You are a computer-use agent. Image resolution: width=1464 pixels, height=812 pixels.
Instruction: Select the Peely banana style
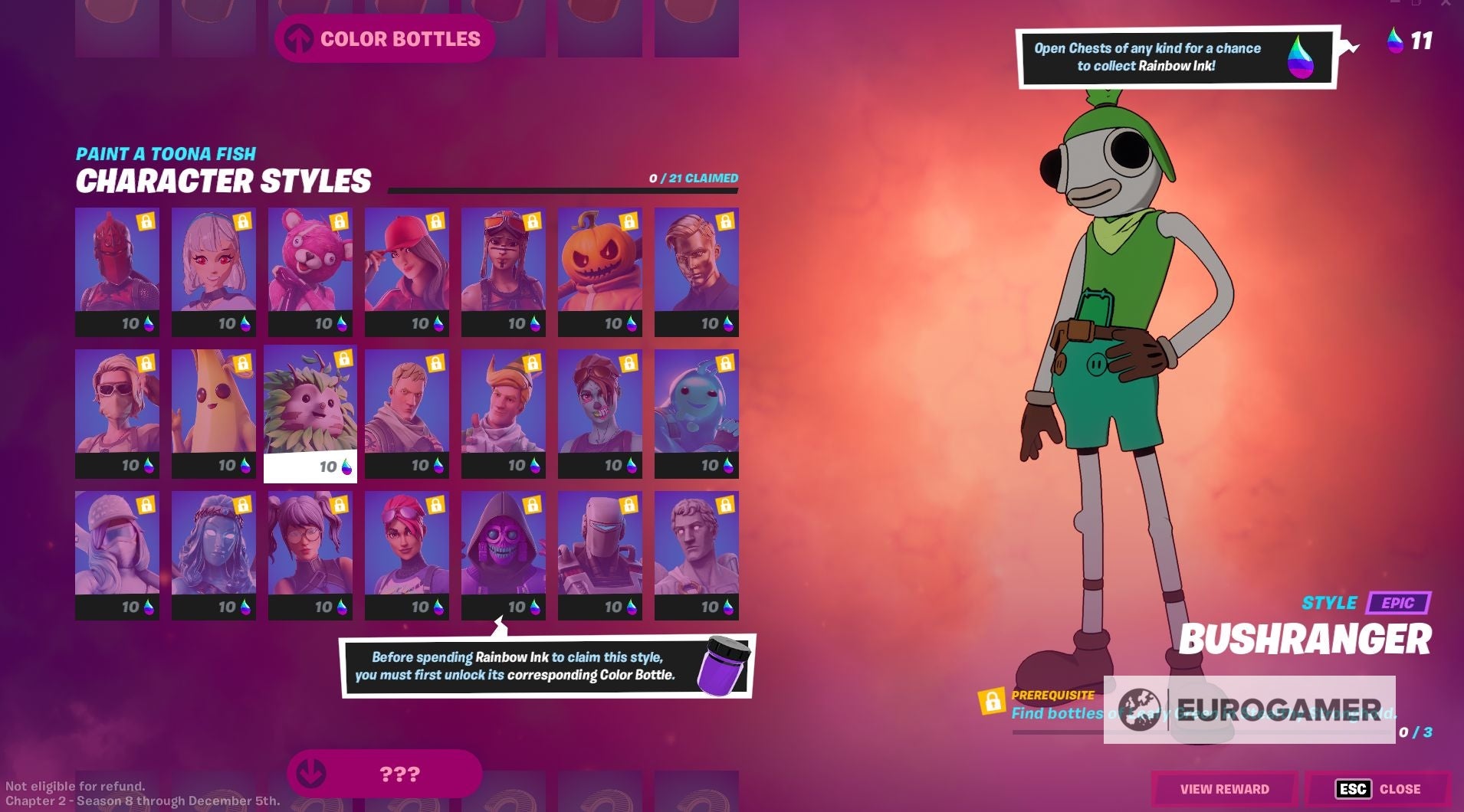pyautogui.click(x=214, y=402)
